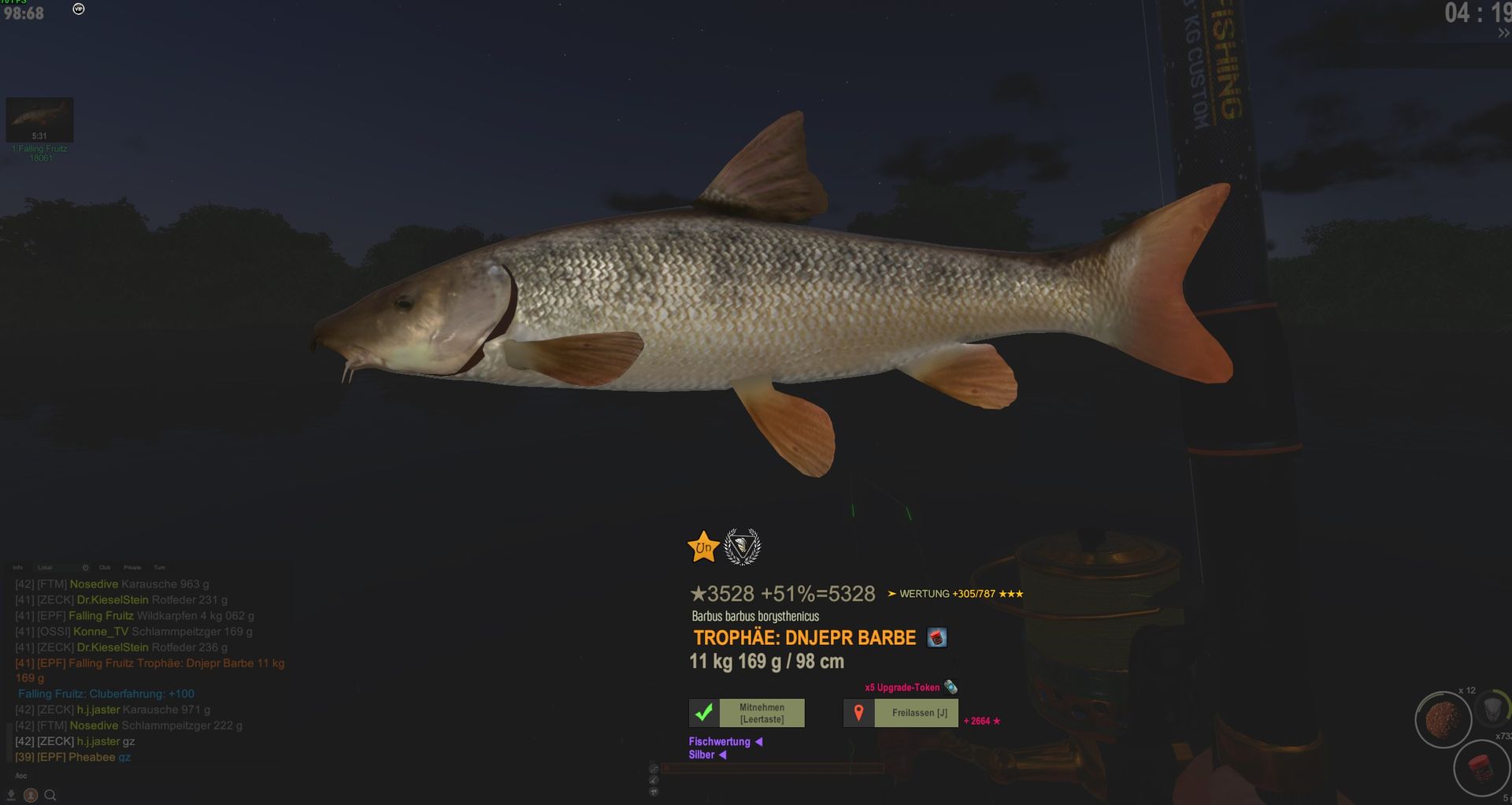1512x805 pixels.
Task: Select the groundbait ball slot
Action: (1443, 719)
